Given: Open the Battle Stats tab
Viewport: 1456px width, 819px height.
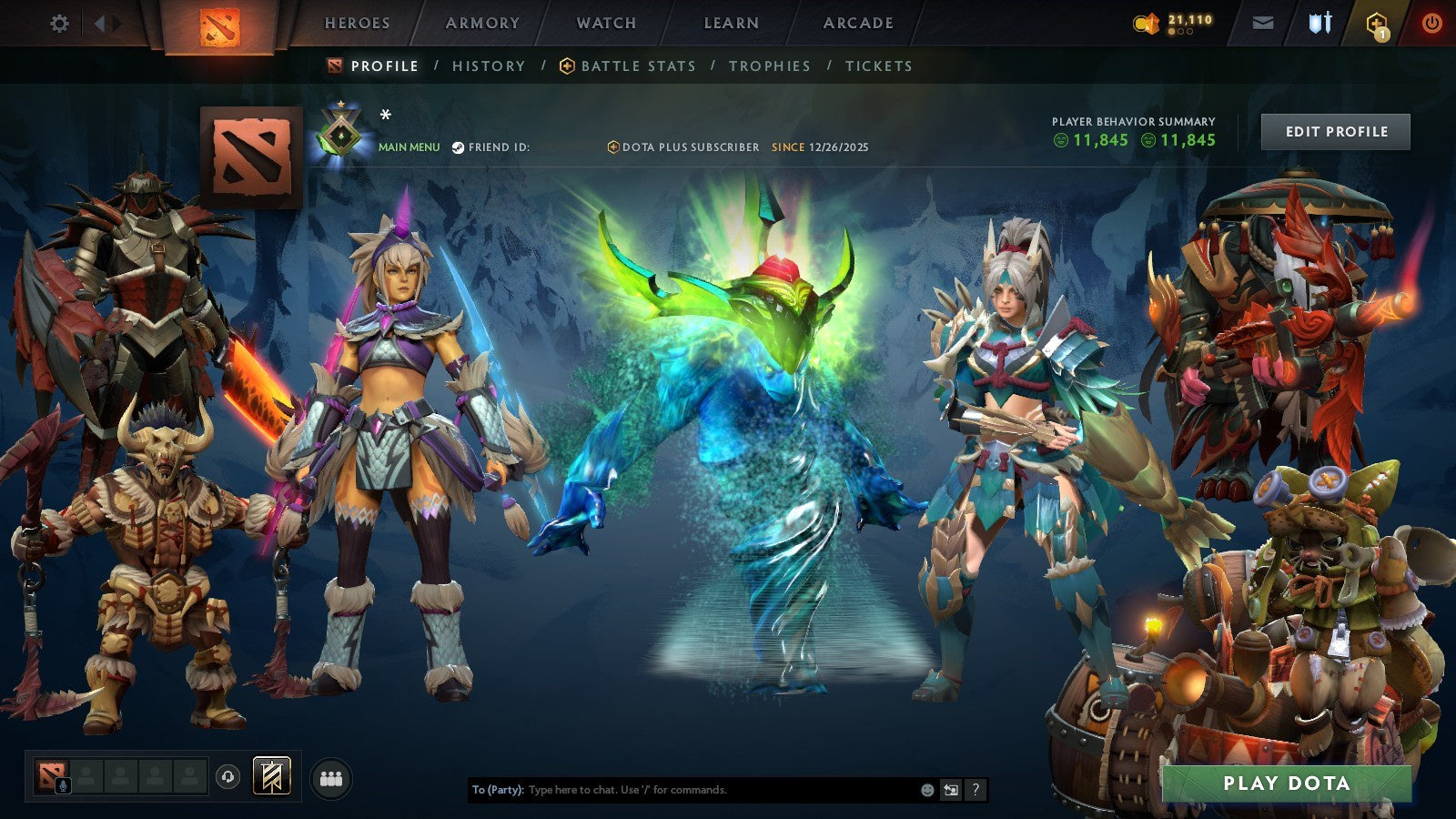Looking at the screenshot, I should coord(637,66).
